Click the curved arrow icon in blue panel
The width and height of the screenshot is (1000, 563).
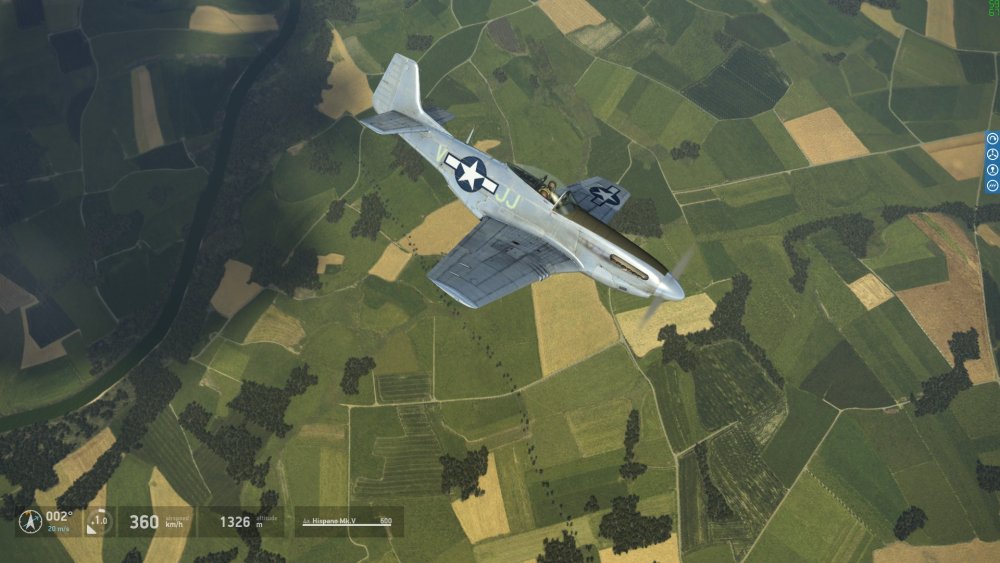(x=992, y=138)
